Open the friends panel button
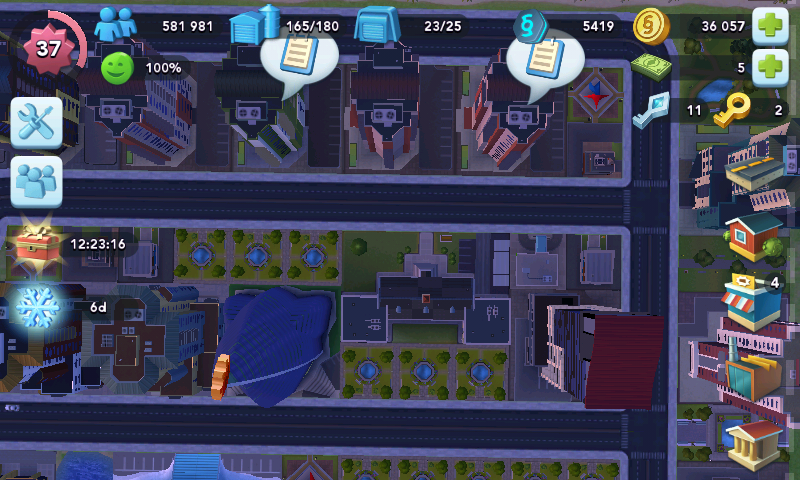 pyautogui.click(x=37, y=181)
